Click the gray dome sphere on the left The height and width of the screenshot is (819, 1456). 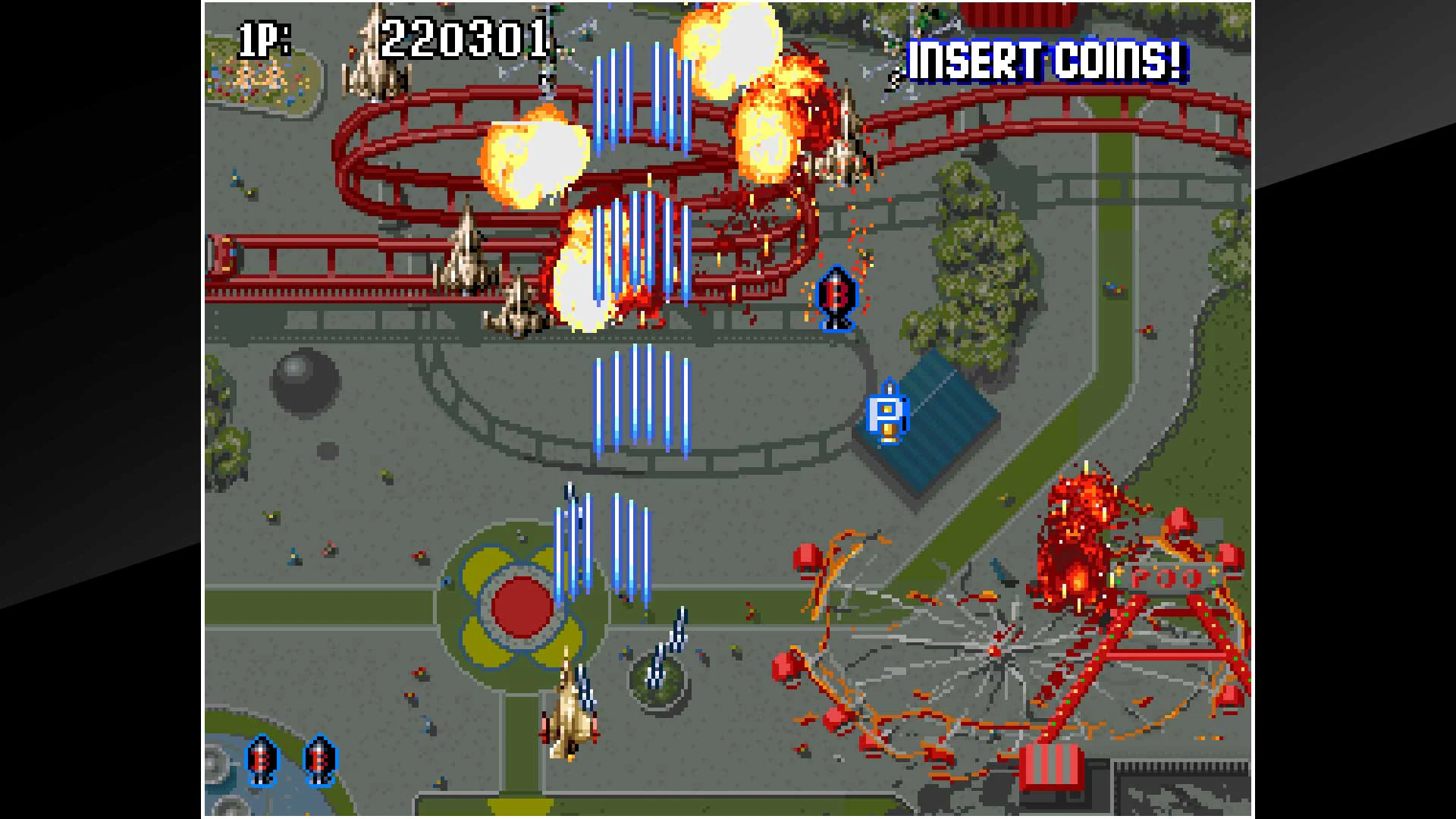[x=303, y=379]
